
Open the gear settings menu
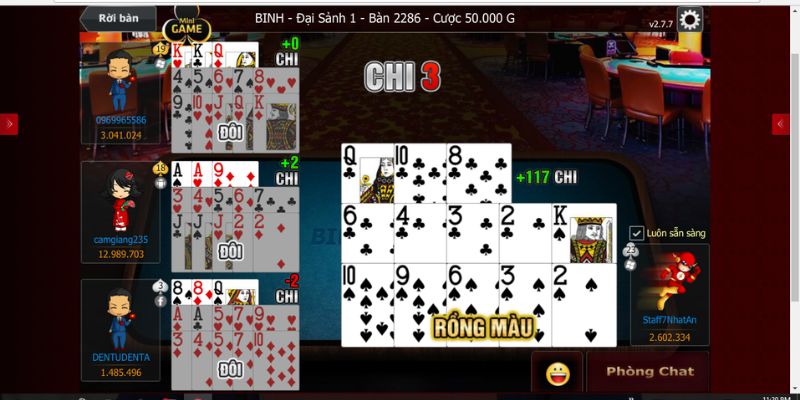point(690,20)
